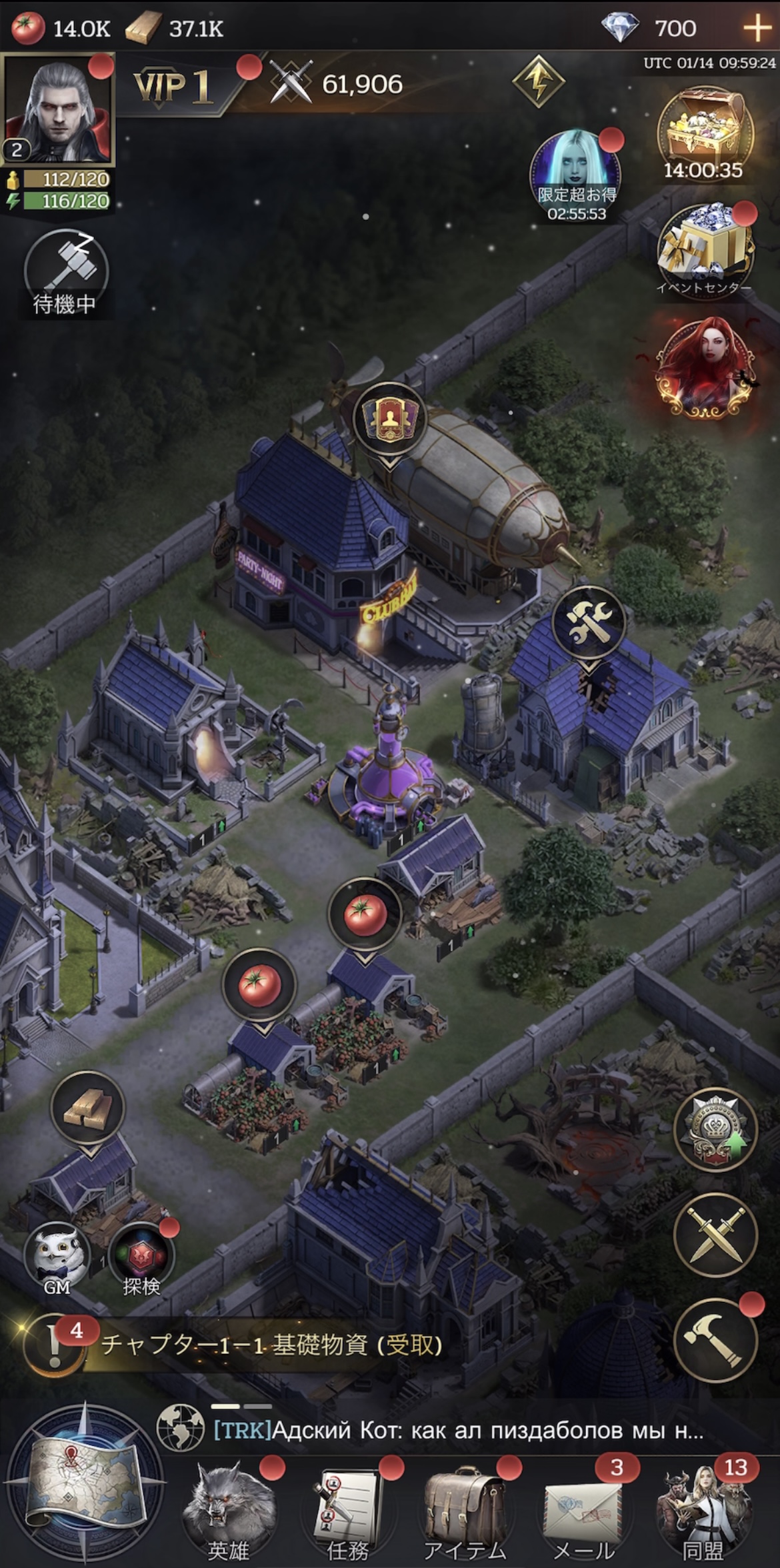The height and width of the screenshot is (1568, 780).
Task: Open the gold lightning buff icon
Action: coord(538,81)
